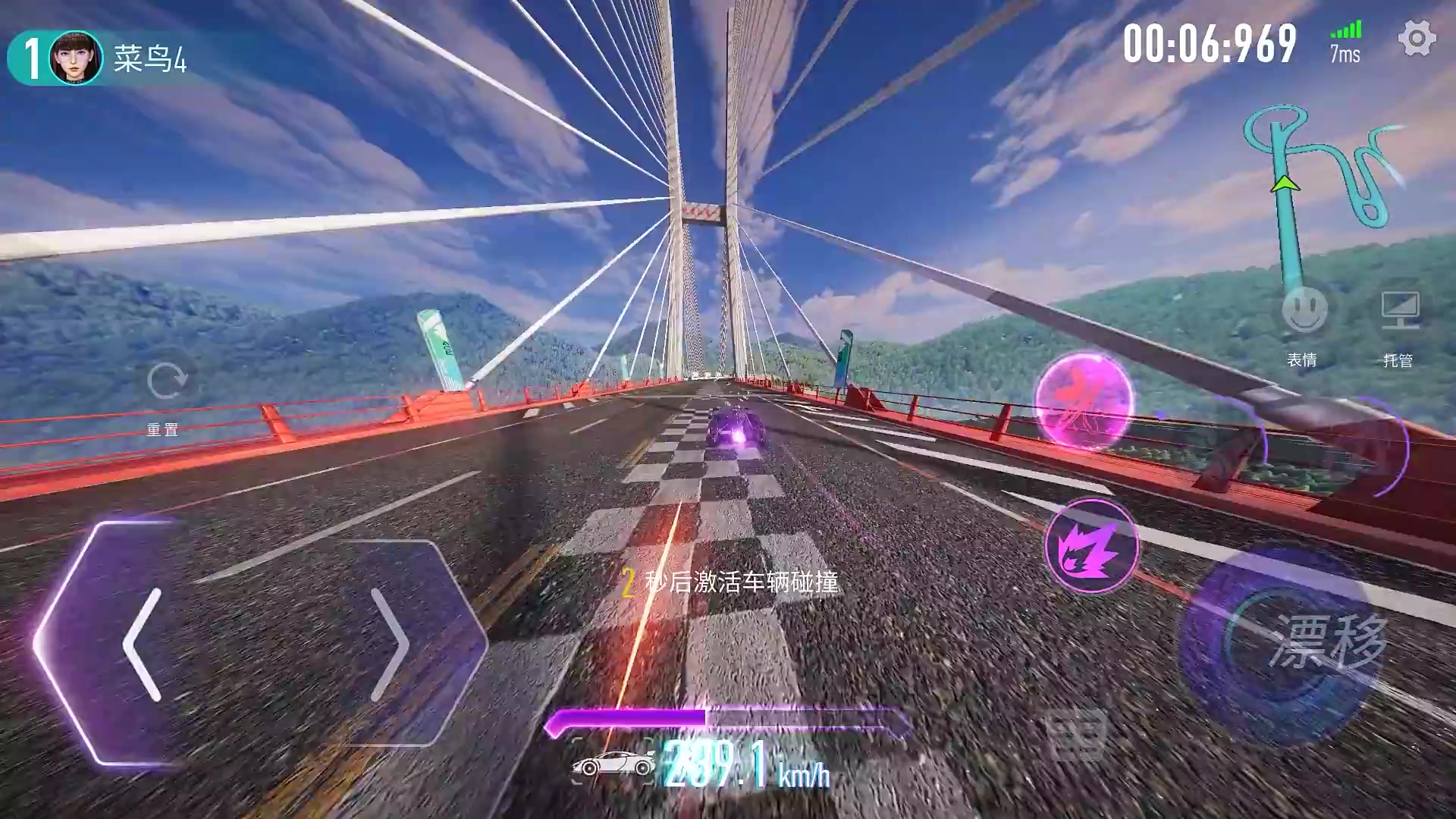Toggle 托管 auto-drive mode
Image resolution: width=1456 pixels, height=819 pixels.
pos(1399,311)
